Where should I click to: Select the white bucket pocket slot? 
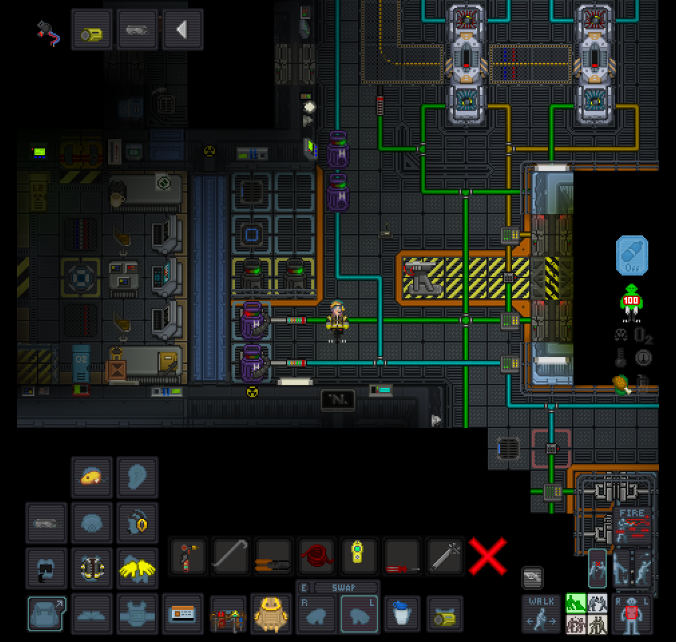402,611
